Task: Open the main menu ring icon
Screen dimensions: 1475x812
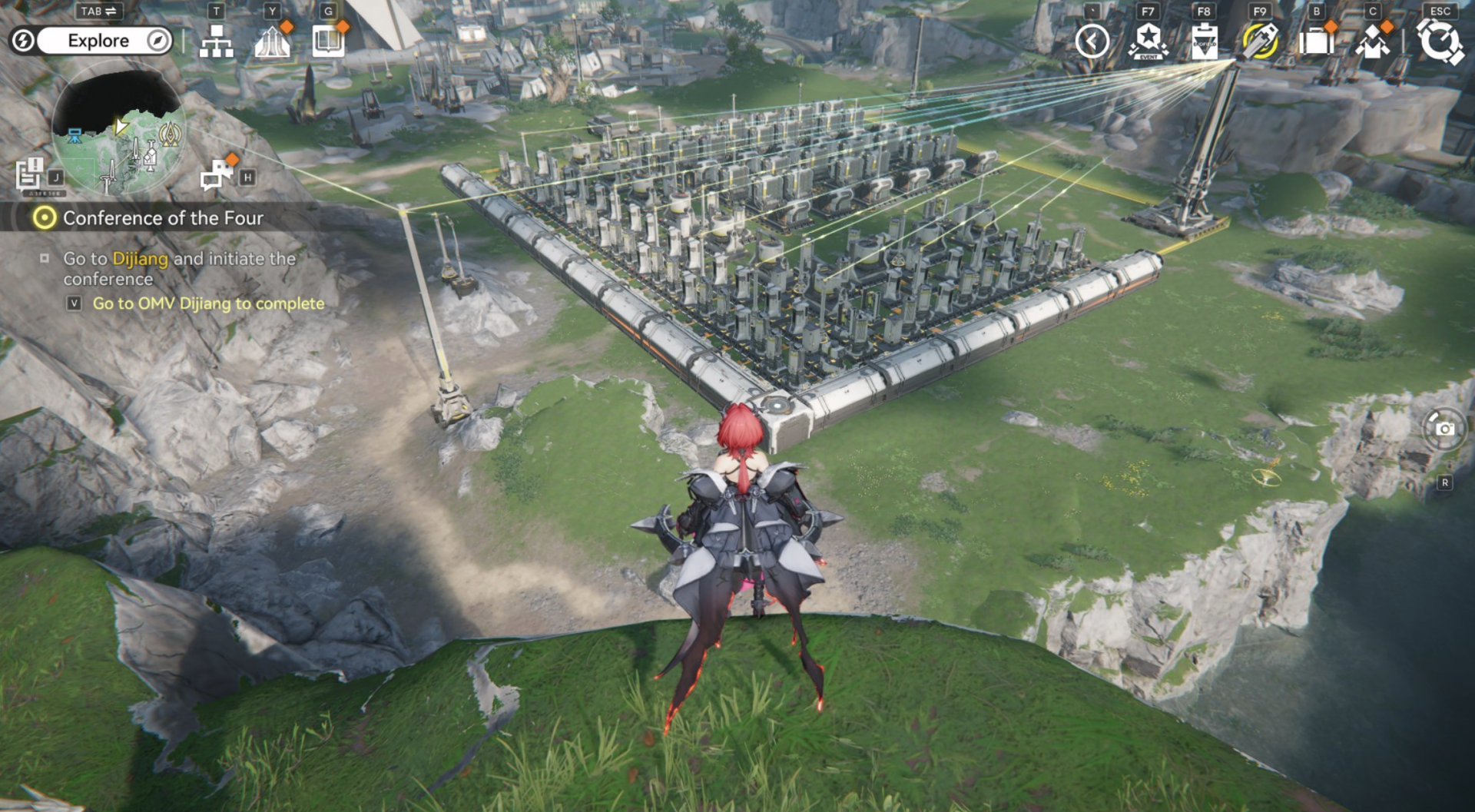Action: pos(1439,41)
